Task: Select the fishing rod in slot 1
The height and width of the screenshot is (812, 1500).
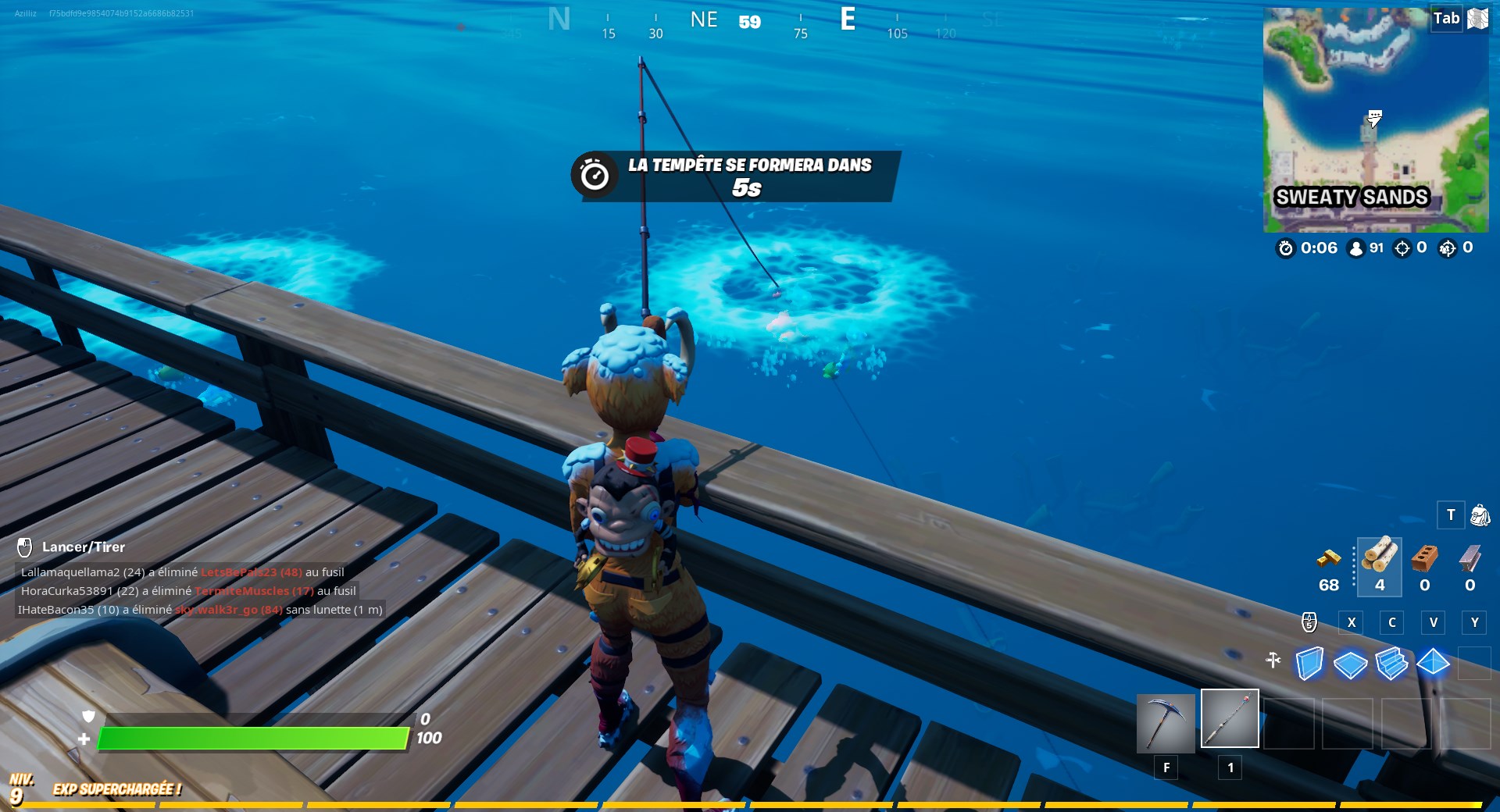Action: tap(1229, 718)
